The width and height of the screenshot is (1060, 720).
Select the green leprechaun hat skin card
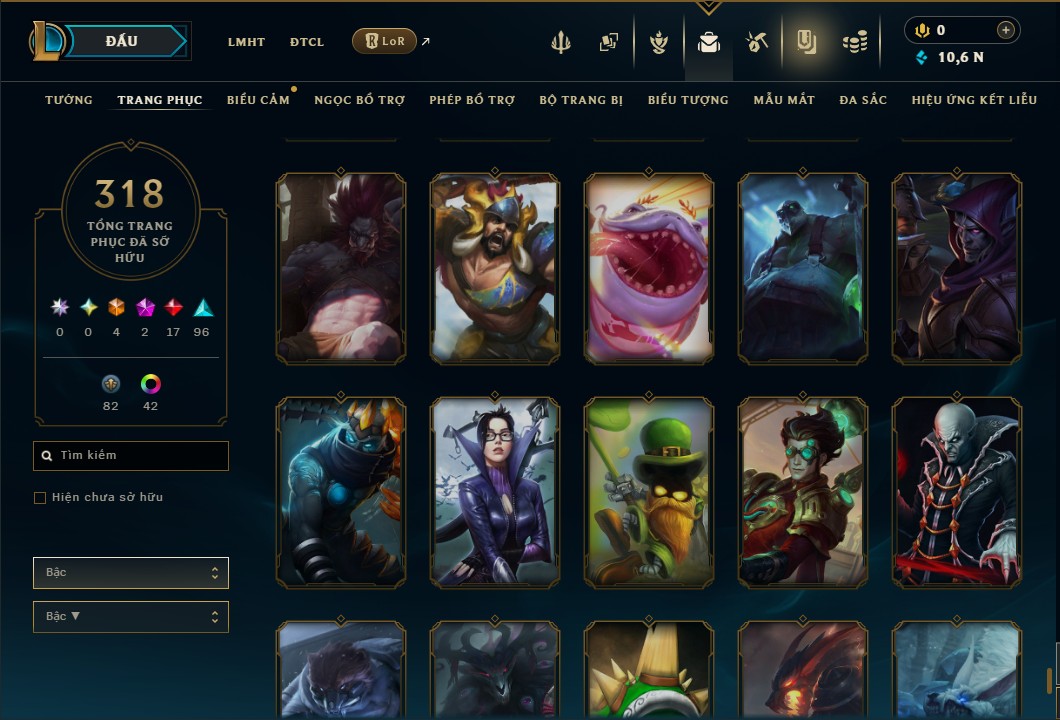649,491
